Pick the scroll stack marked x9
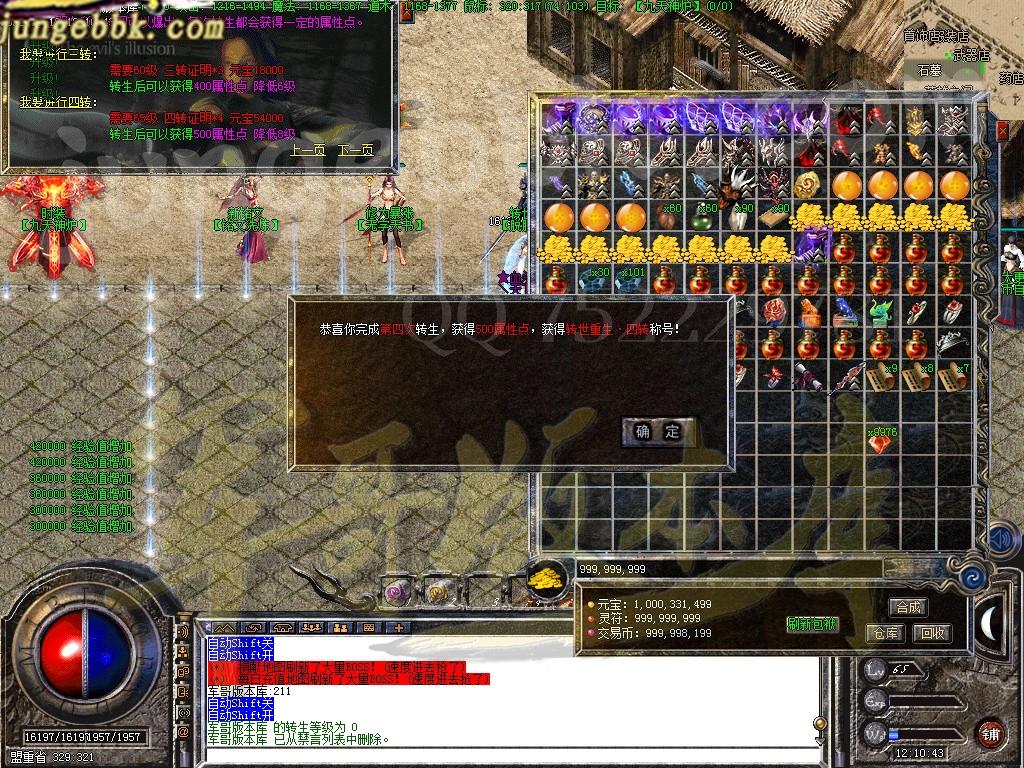The image size is (1024, 768). pyautogui.click(x=881, y=378)
